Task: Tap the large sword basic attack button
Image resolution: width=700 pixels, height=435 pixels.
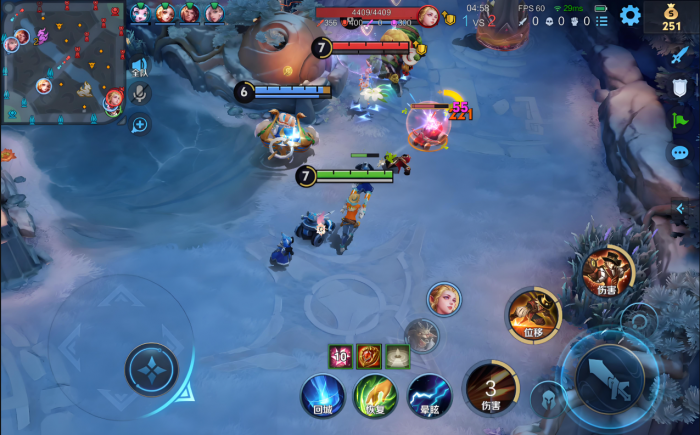Action: [x=609, y=378]
